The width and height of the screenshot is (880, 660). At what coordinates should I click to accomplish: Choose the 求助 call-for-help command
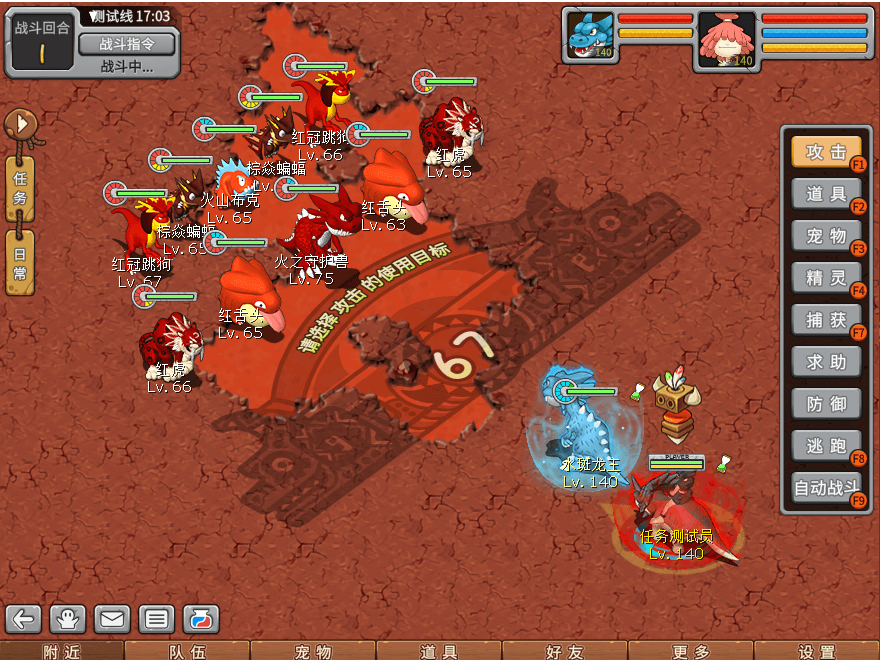(x=826, y=362)
